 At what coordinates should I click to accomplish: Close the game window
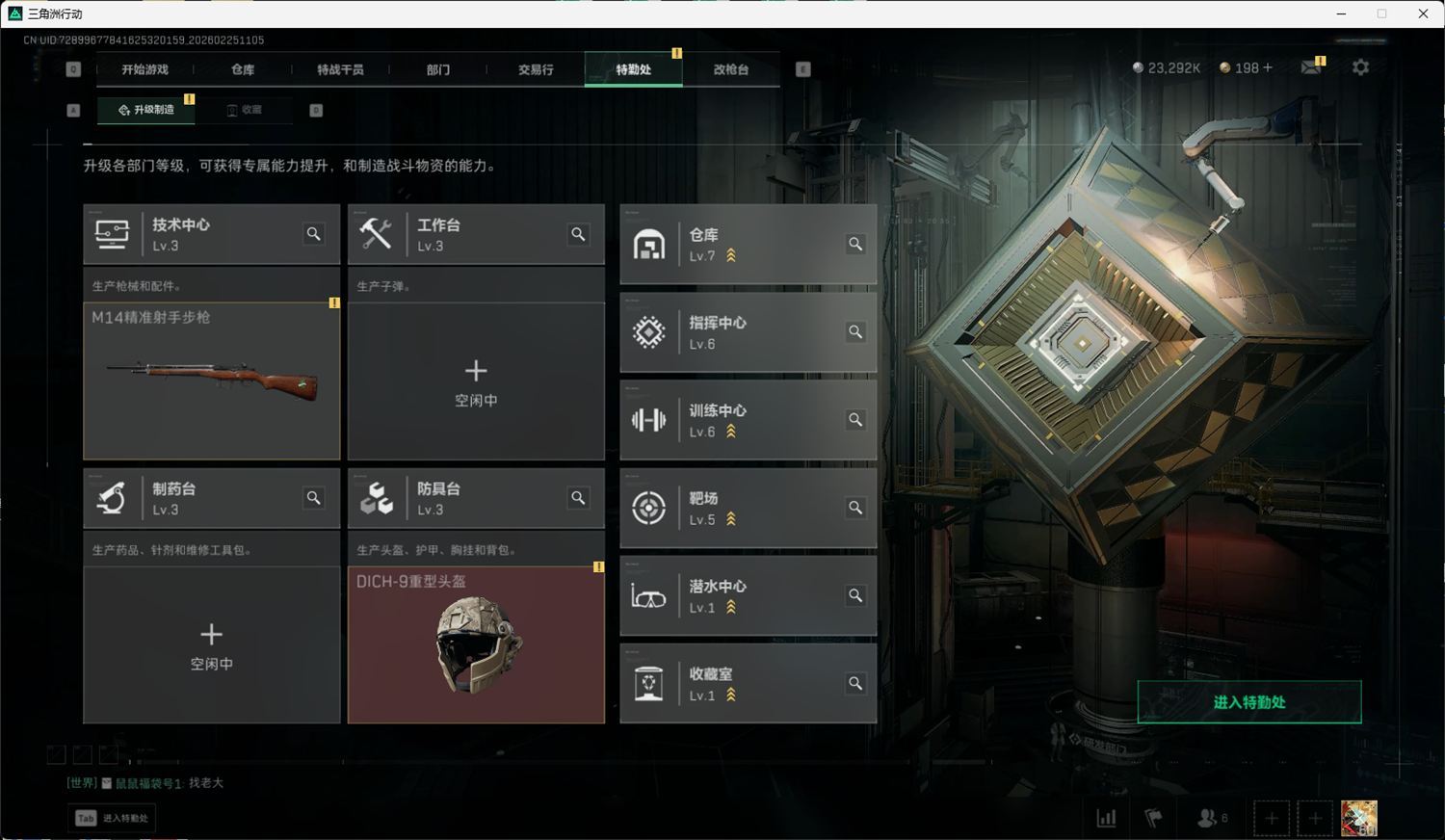point(1423,13)
